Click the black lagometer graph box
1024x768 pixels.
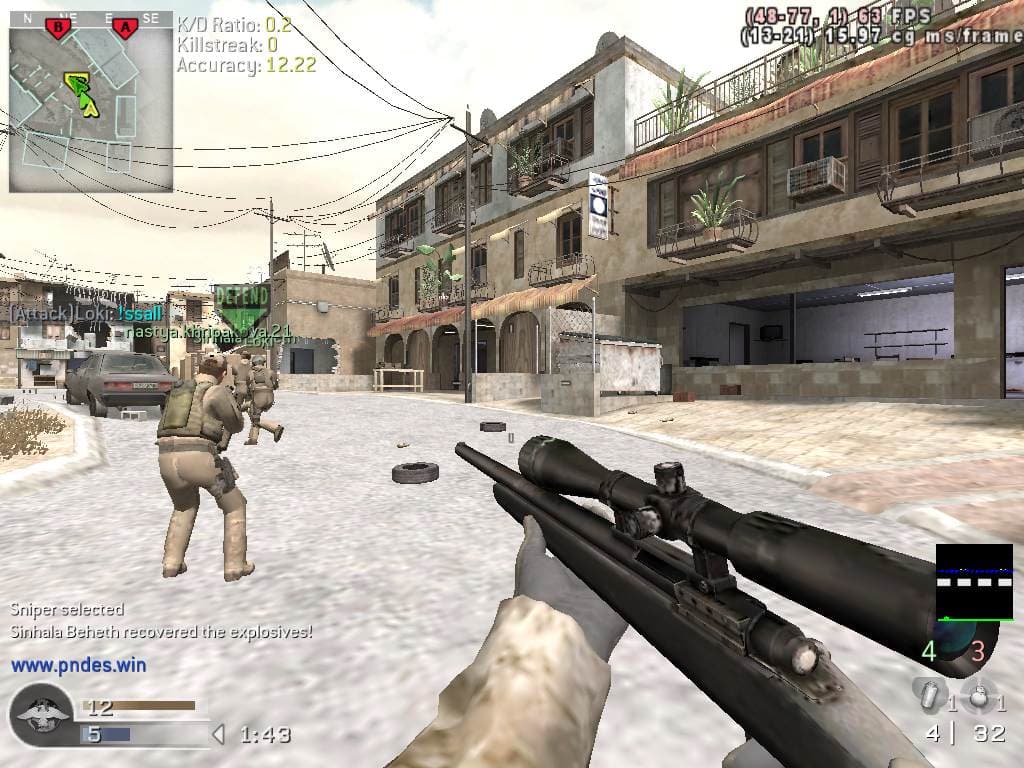(974, 581)
